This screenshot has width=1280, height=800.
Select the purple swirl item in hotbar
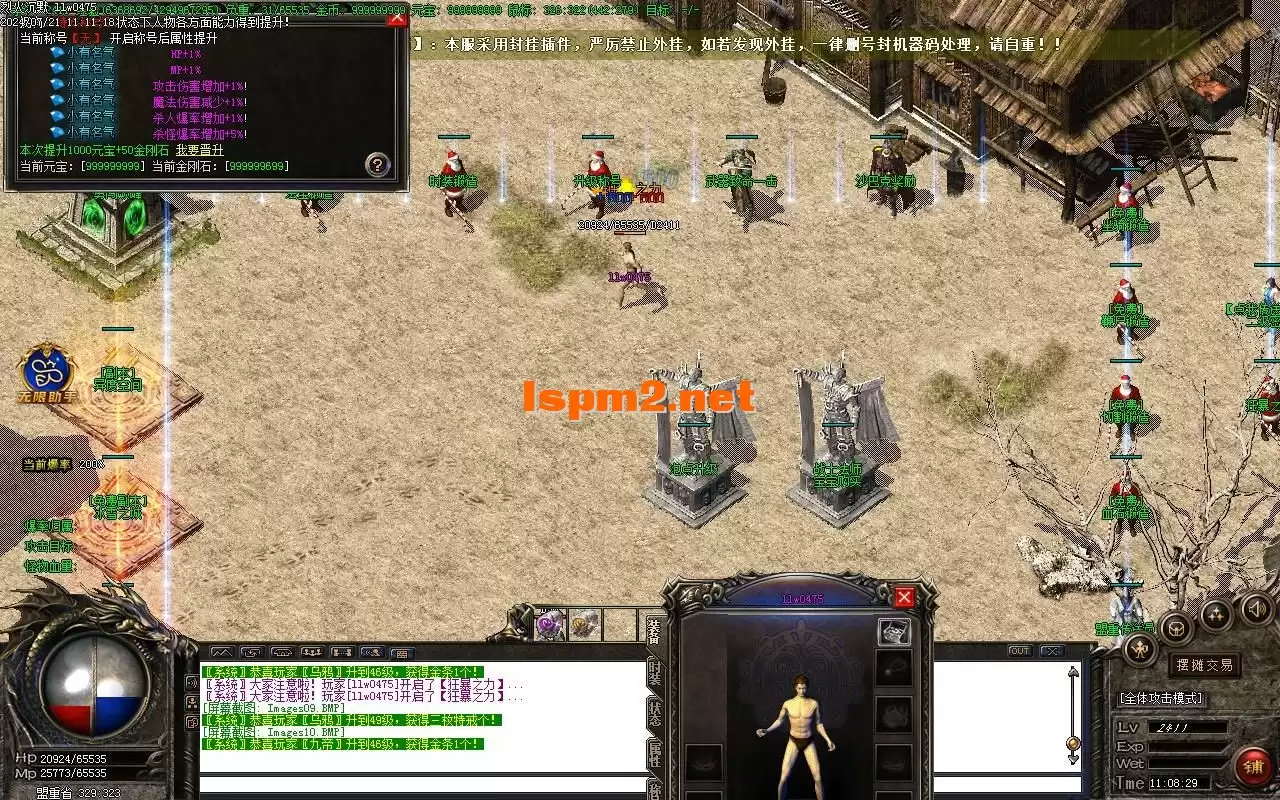coord(549,625)
